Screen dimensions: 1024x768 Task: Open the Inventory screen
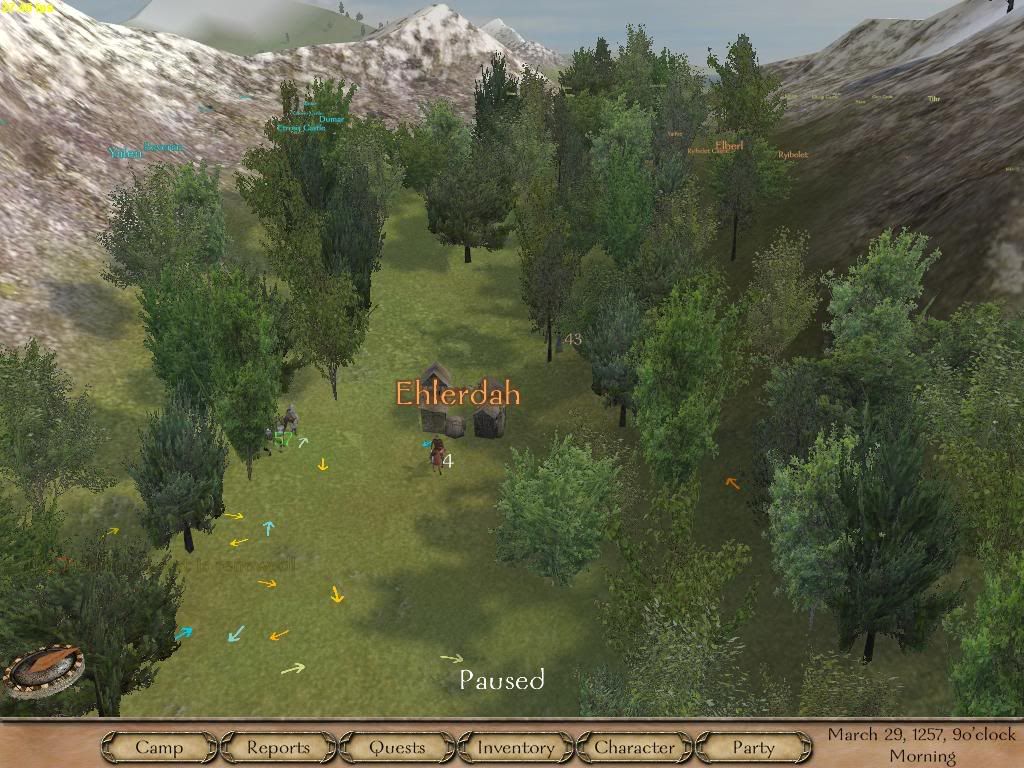(515, 747)
